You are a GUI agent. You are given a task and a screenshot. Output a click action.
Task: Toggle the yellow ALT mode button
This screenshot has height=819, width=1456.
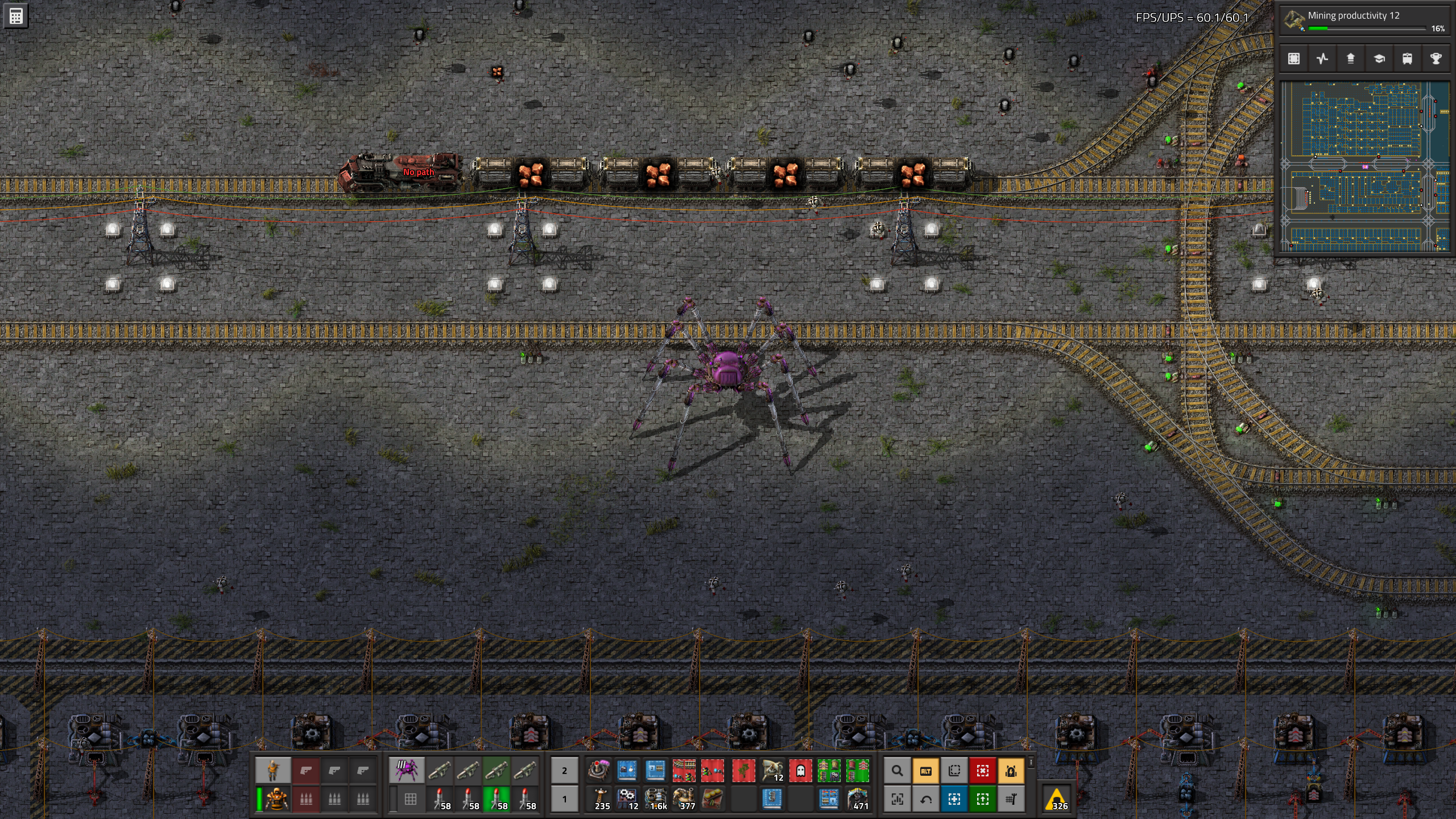click(925, 771)
